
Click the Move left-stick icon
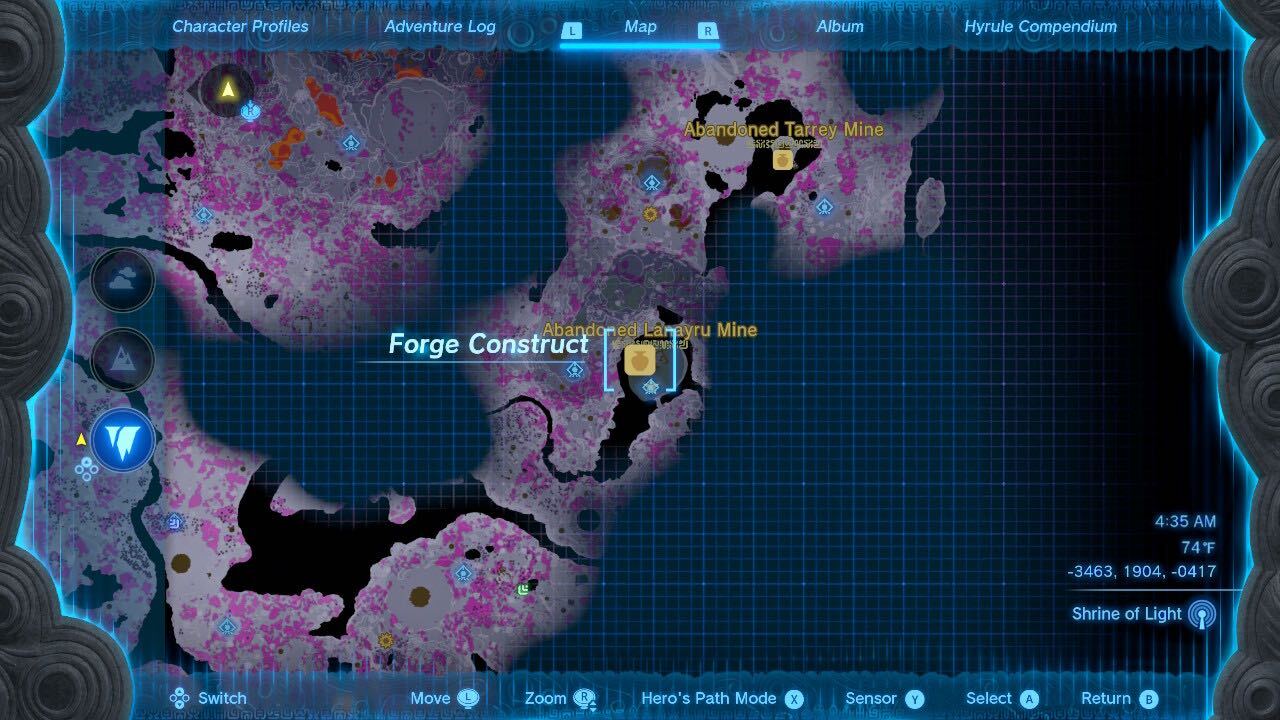[466, 697]
